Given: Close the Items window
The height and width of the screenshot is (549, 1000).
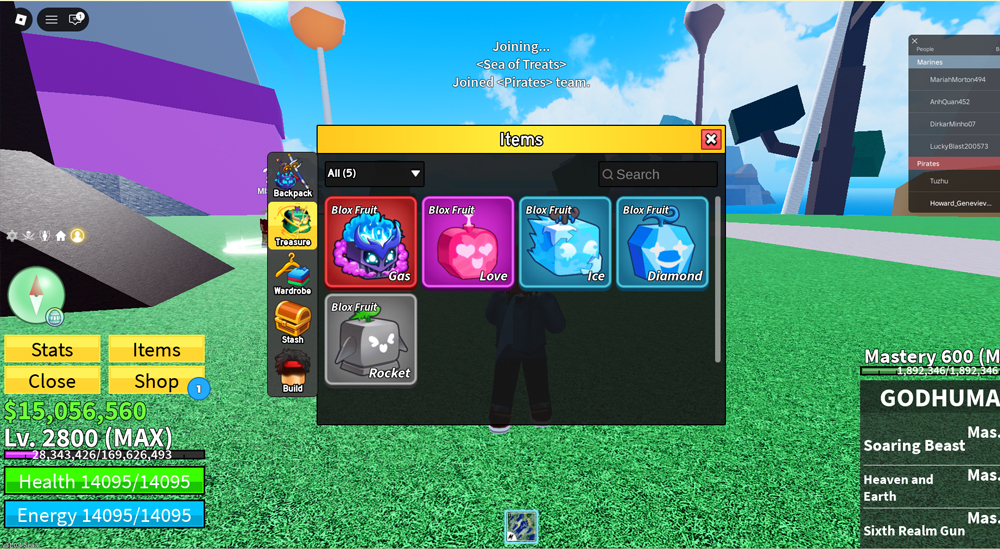Looking at the screenshot, I should tap(711, 140).
